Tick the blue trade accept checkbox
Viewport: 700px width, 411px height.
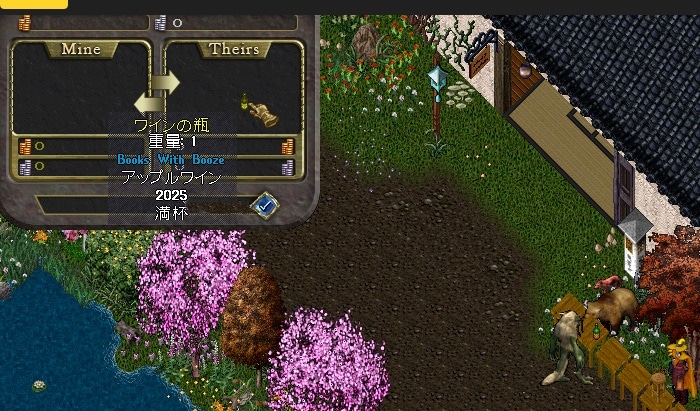(x=265, y=205)
